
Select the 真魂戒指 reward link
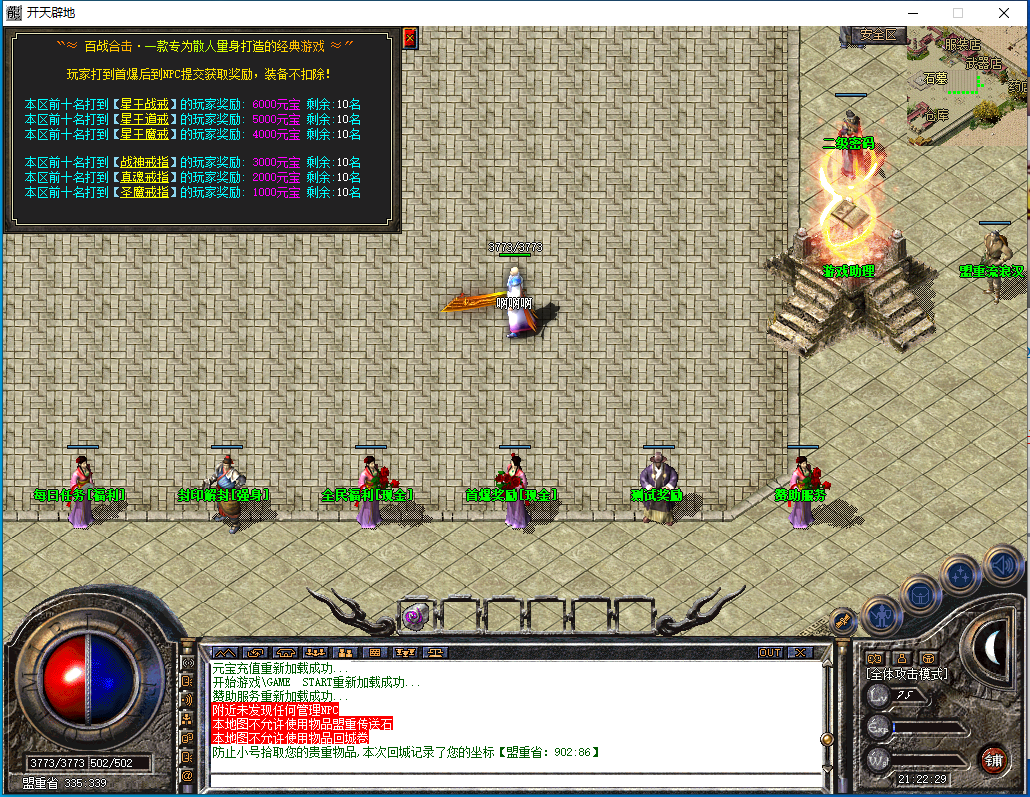pos(145,177)
